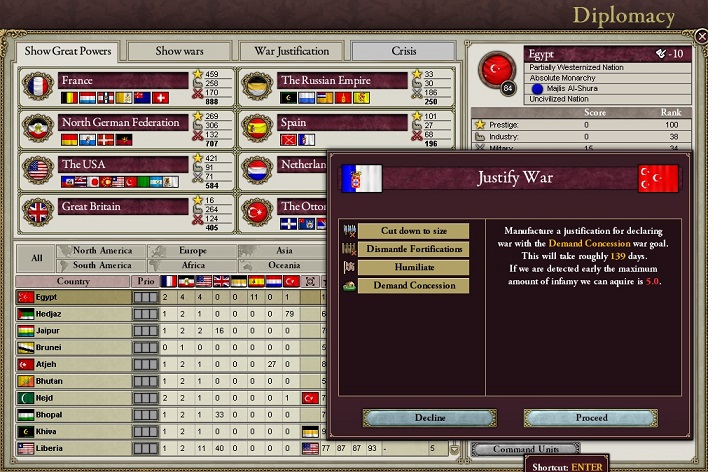Proceed with justifying war
The image size is (708, 472).
tap(592, 417)
